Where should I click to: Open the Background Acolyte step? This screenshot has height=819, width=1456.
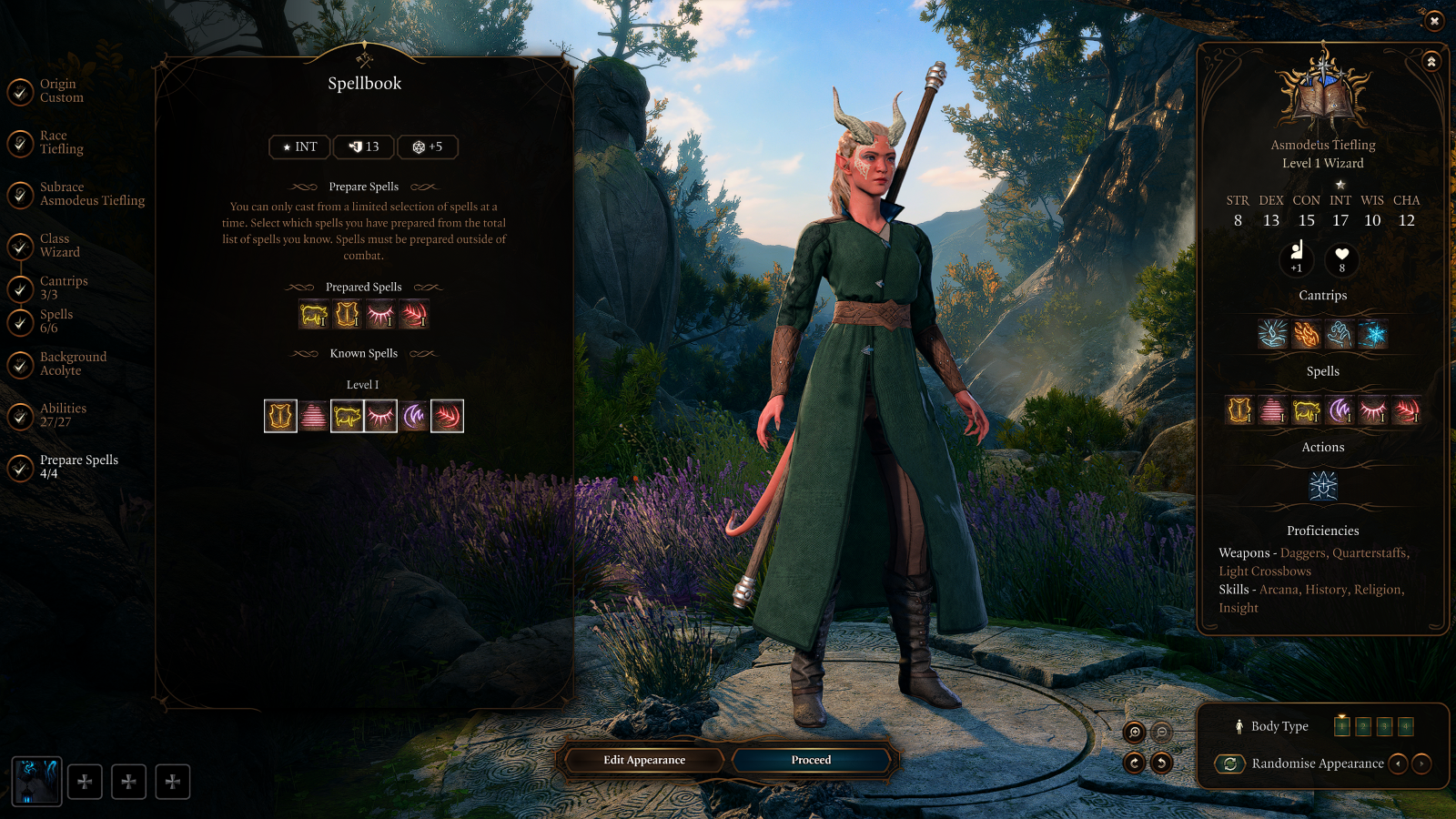click(72, 364)
